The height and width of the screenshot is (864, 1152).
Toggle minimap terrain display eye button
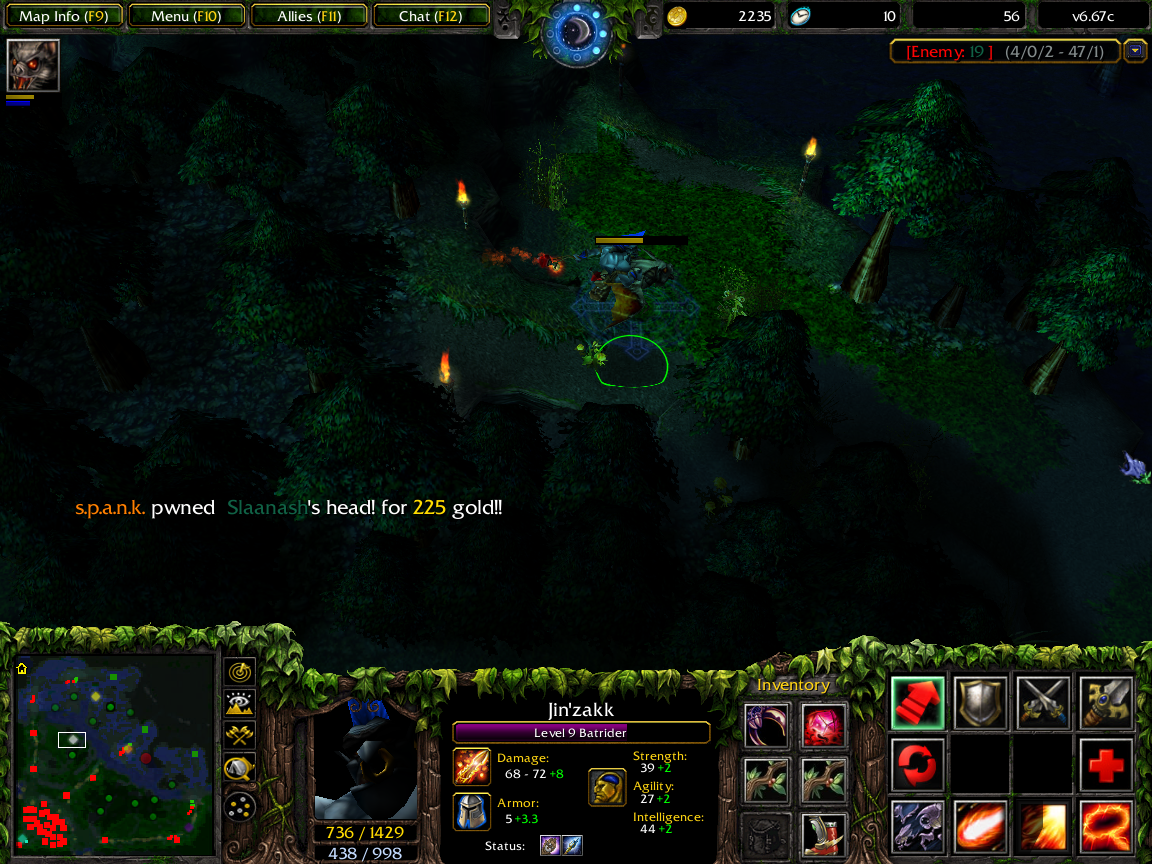[x=240, y=703]
